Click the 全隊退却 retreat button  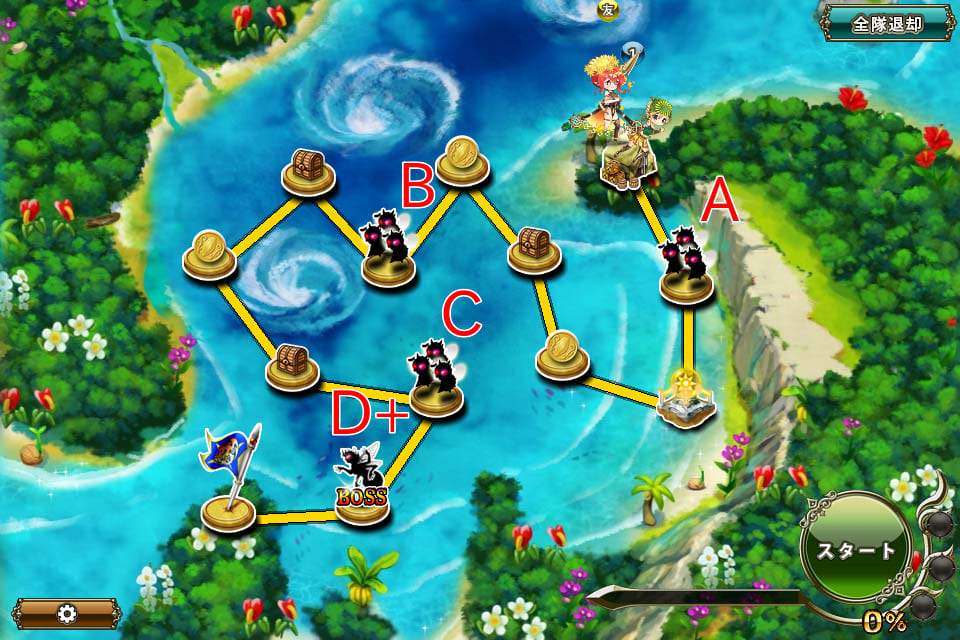click(887, 24)
